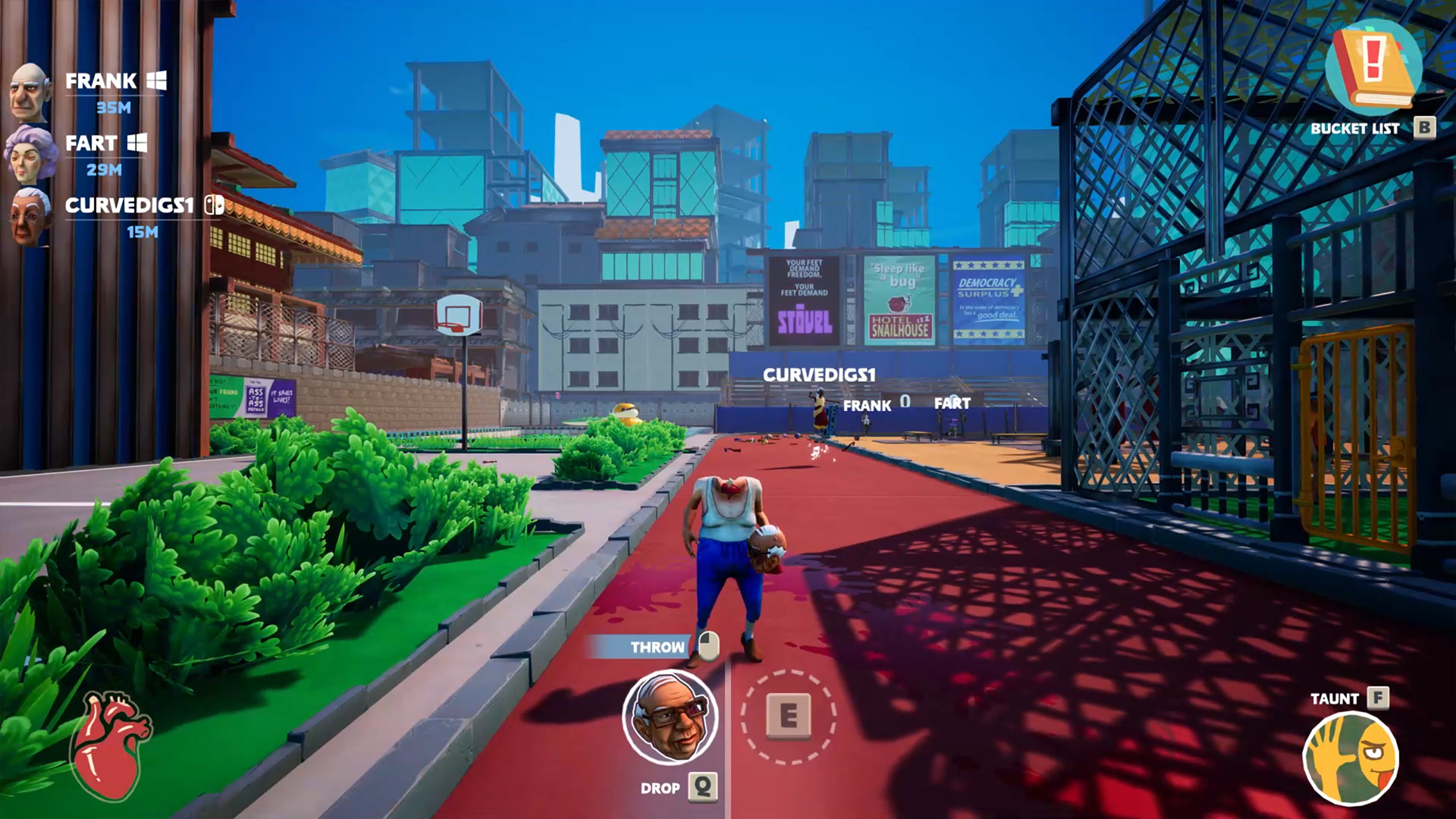Click the Nintendo Switch icon beside CURVEDIGS1
1456x819 pixels.
(x=211, y=206)
